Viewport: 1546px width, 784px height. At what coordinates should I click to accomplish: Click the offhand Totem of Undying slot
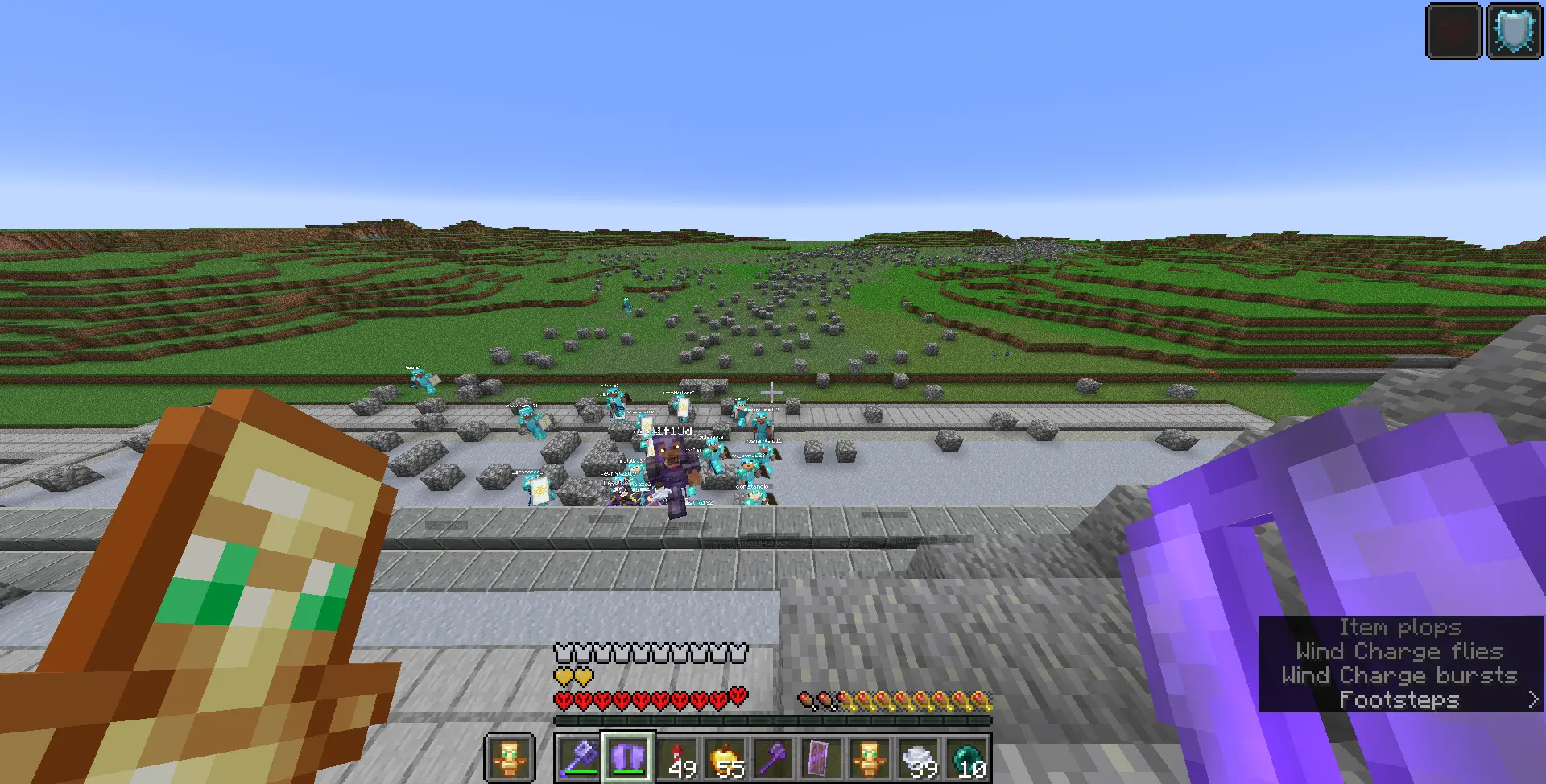point(509,755)
